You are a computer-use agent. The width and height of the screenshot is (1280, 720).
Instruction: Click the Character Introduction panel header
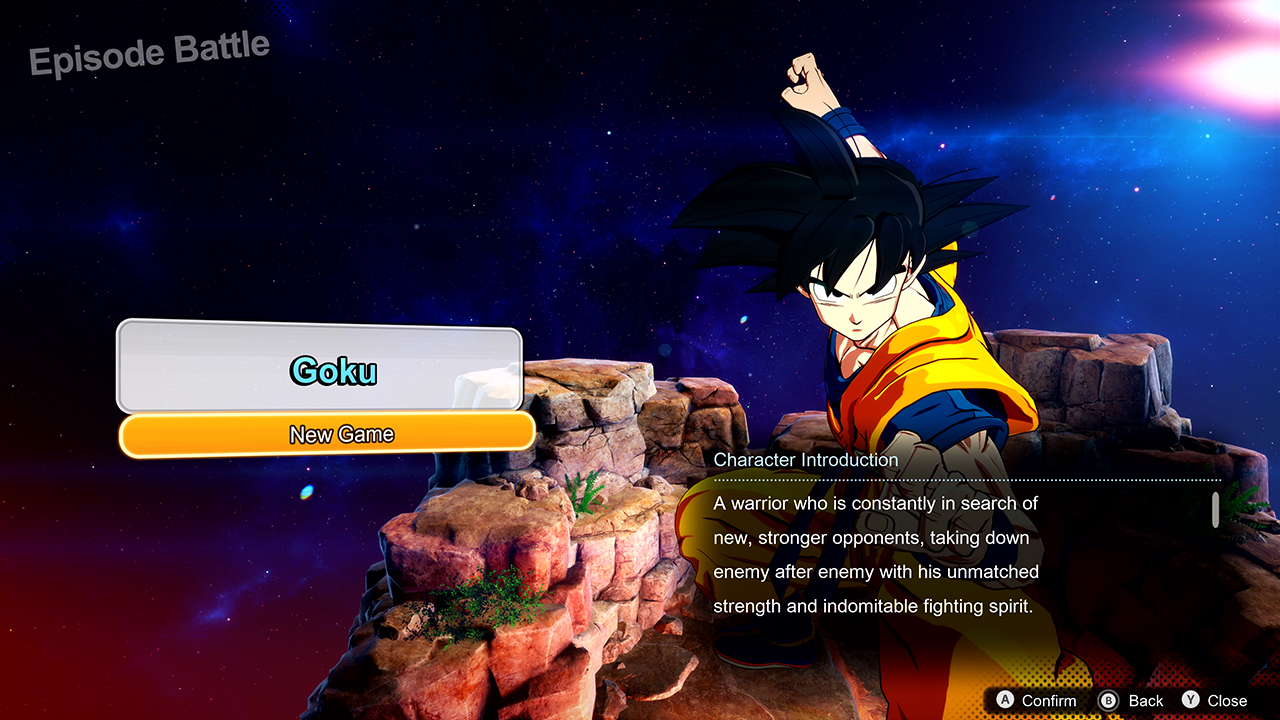click(x=807, y=460)
